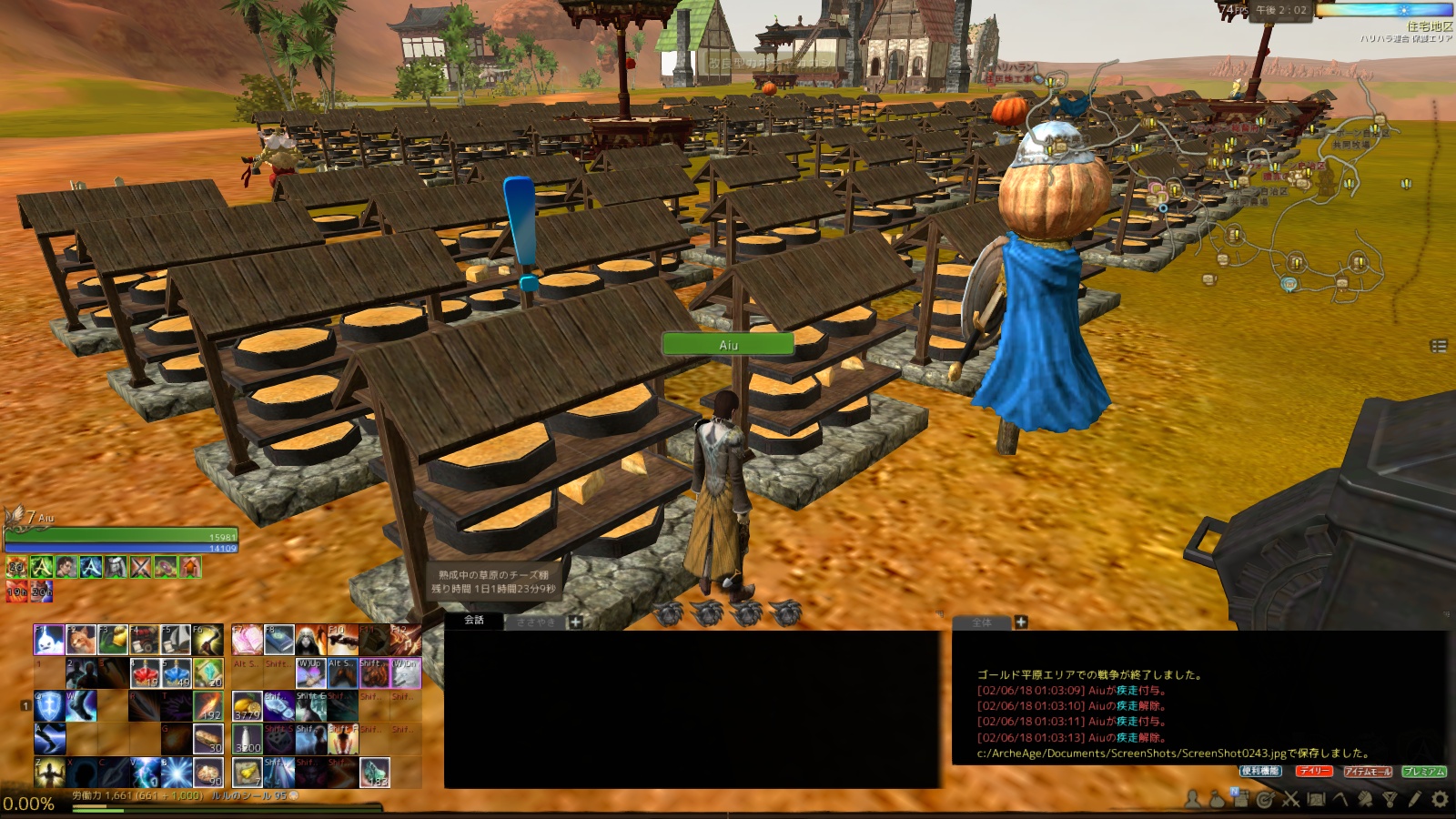The width and height of the screenshot is (1456, 819).
Task: Drink the blue mana potion
Action: coord(176,673)
